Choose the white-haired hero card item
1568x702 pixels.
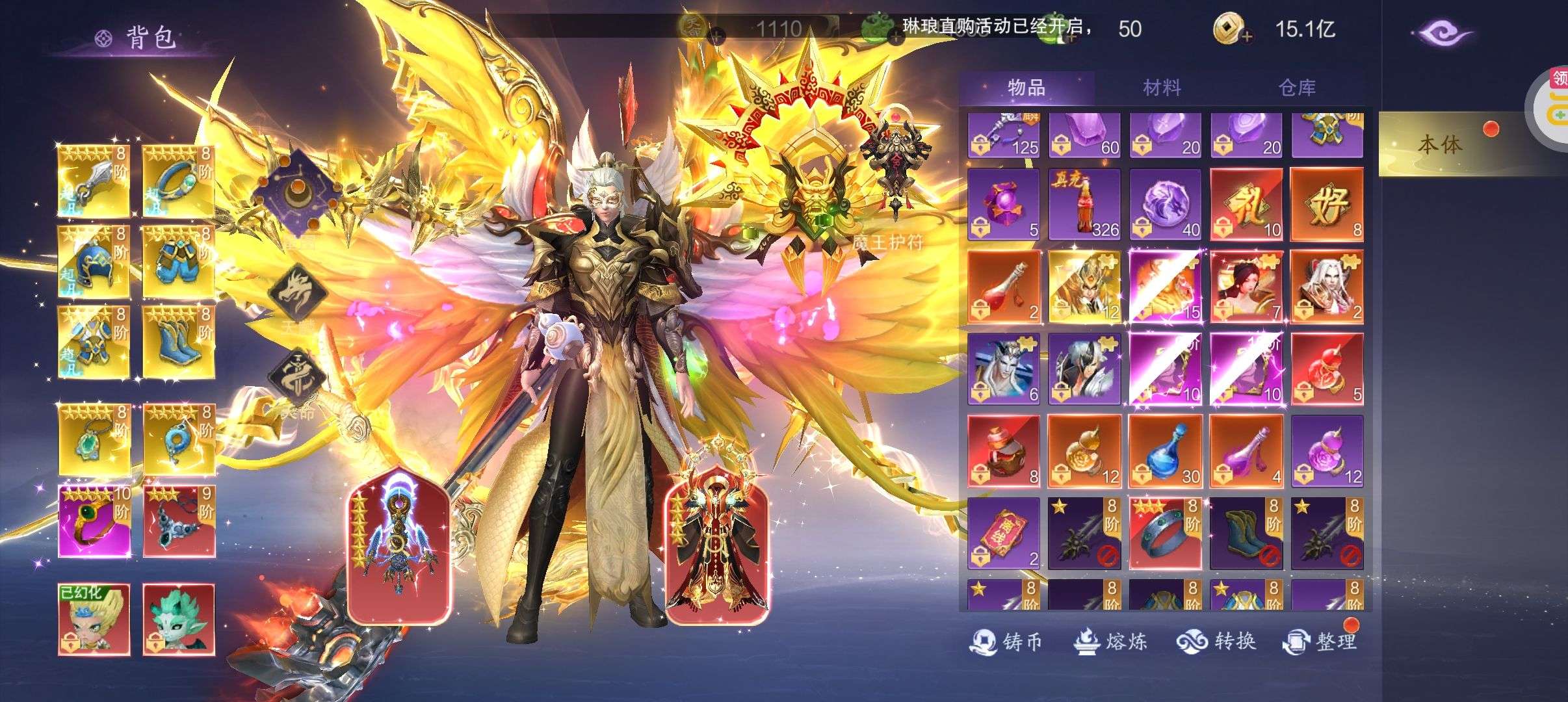(1326, 287)
